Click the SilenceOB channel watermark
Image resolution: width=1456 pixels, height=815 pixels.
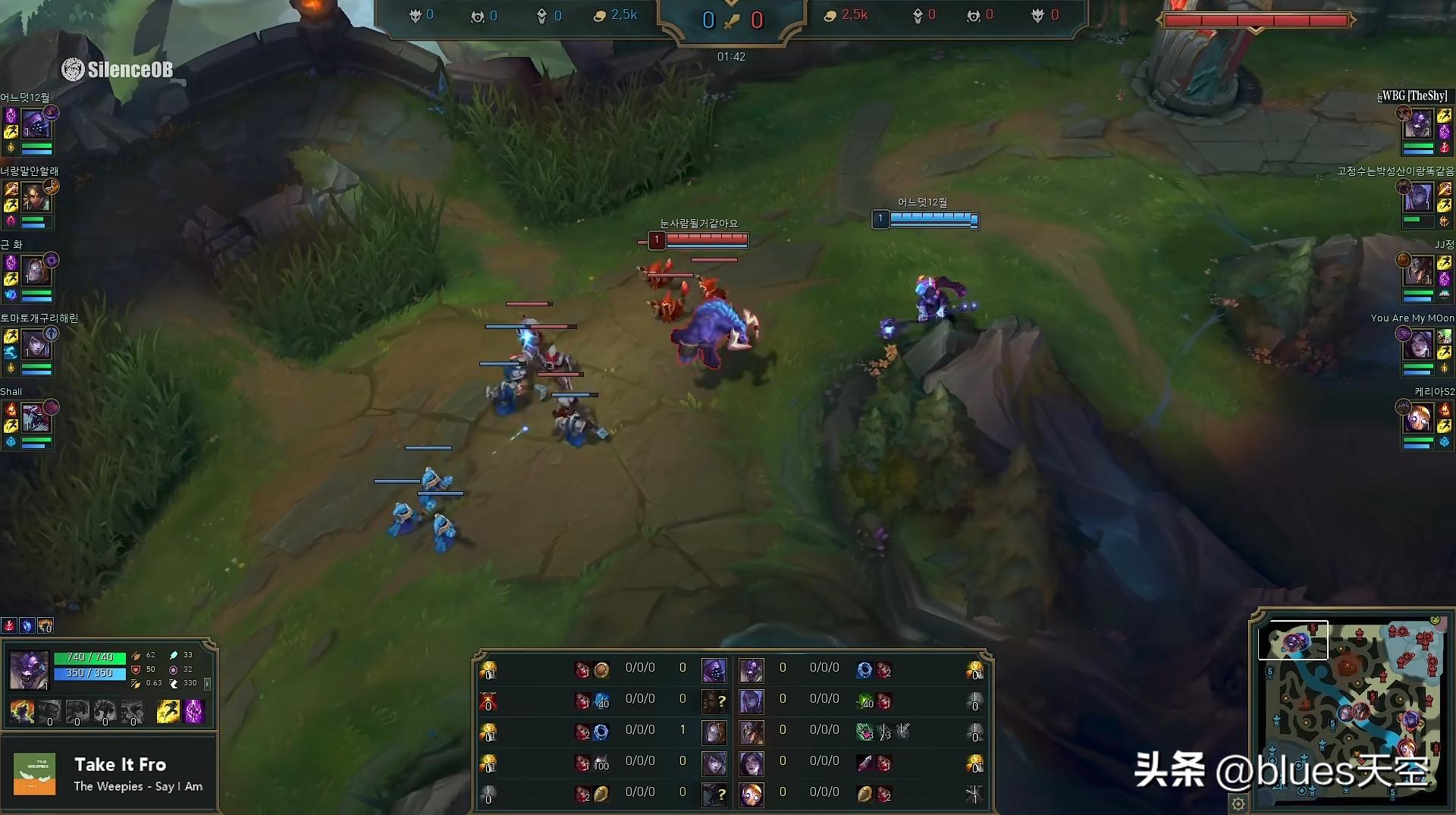[x=118, y=70]
